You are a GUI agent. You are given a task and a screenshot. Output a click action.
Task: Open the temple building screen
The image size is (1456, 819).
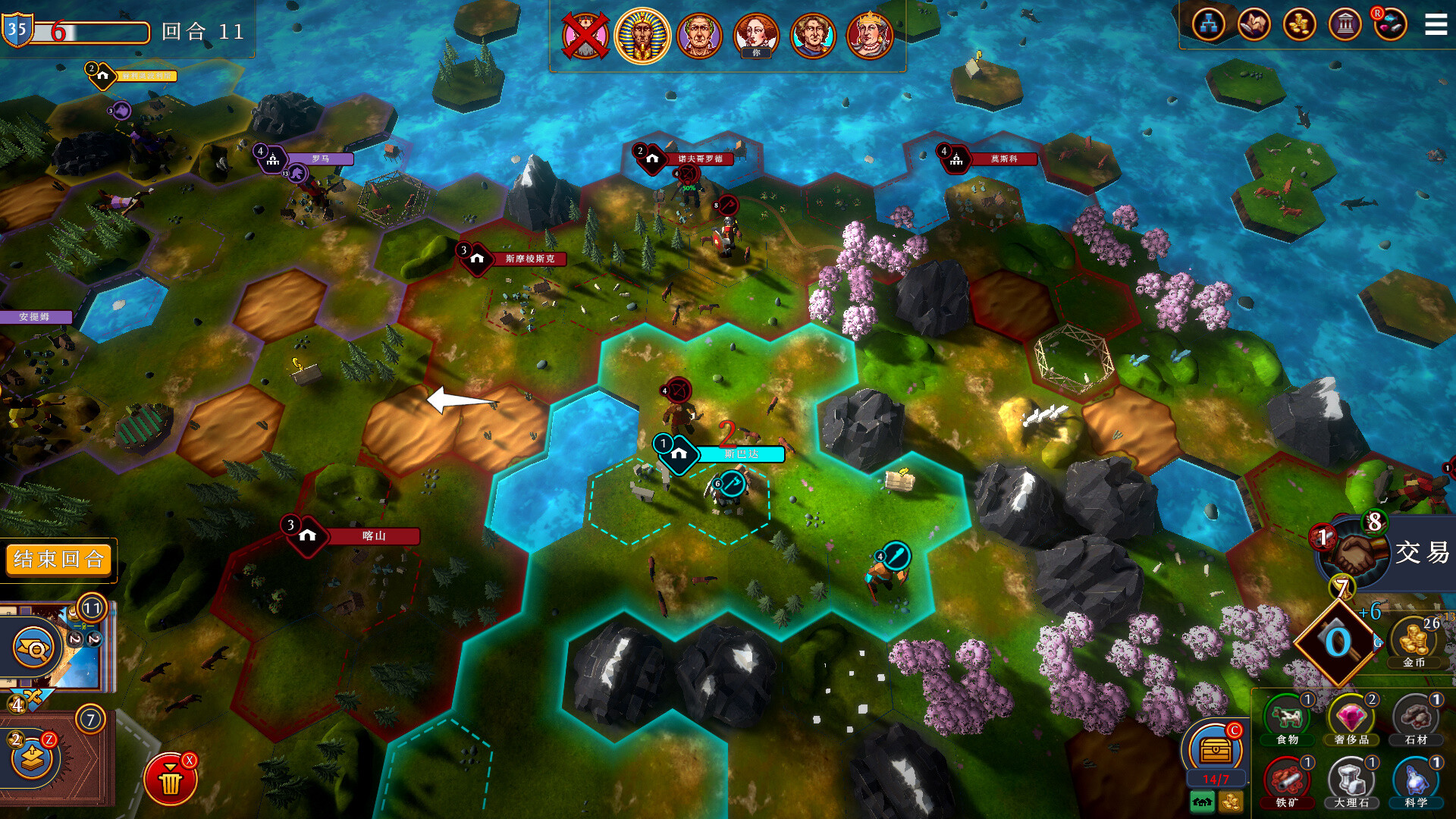(x=1345, y=25)
